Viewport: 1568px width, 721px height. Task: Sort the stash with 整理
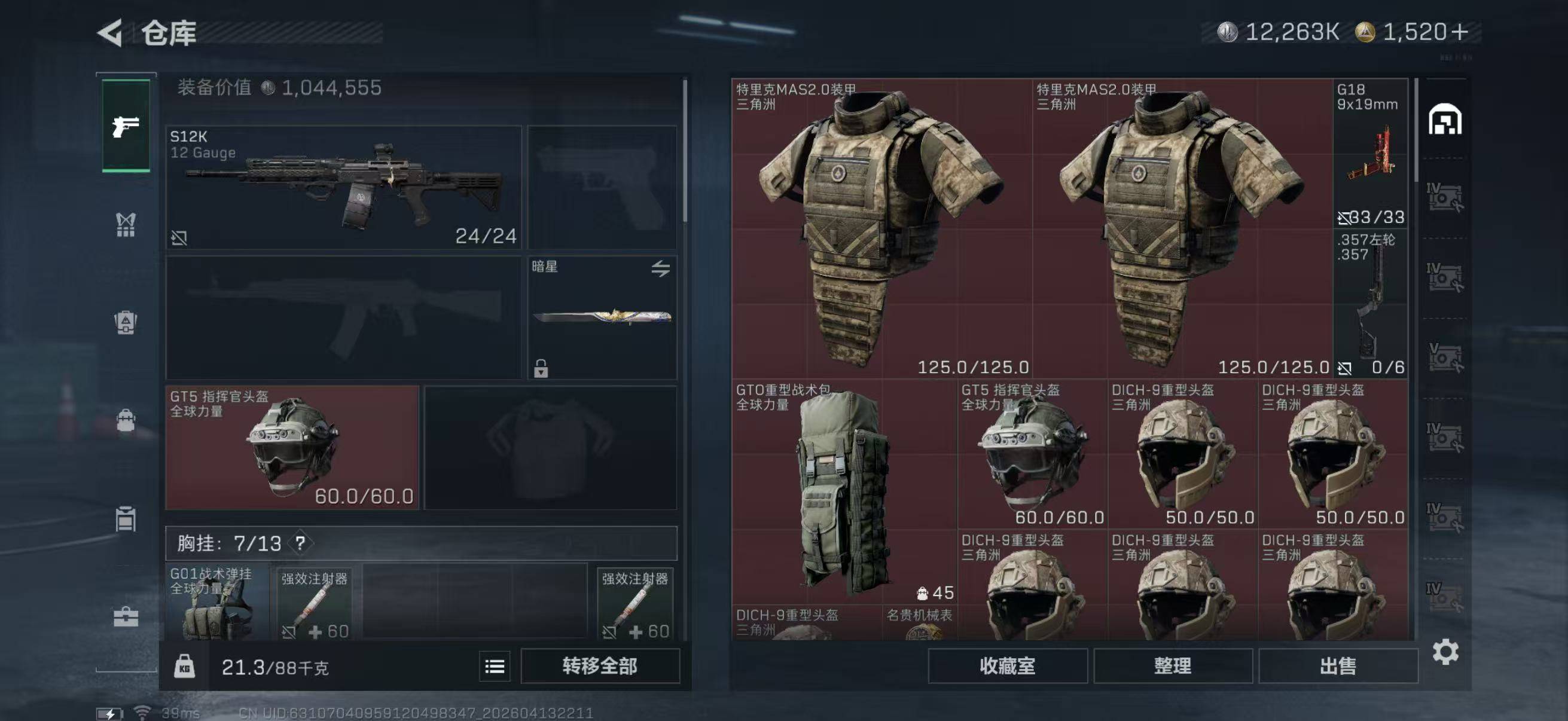point(1172,666)
